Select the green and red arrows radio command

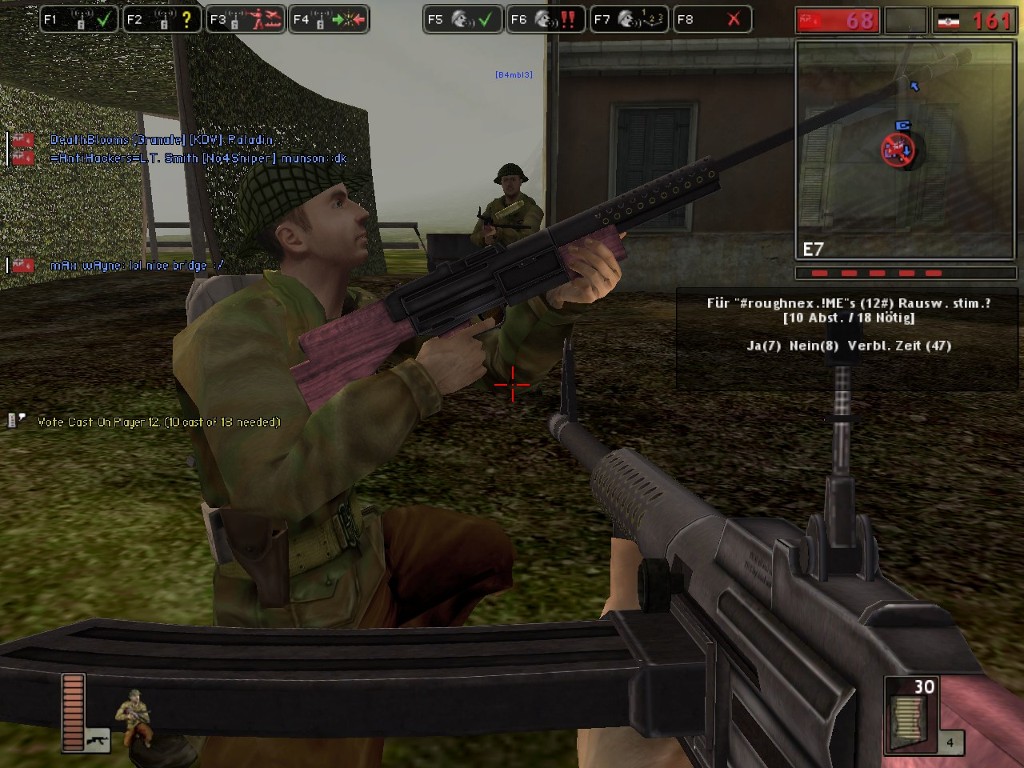[329, 19]
